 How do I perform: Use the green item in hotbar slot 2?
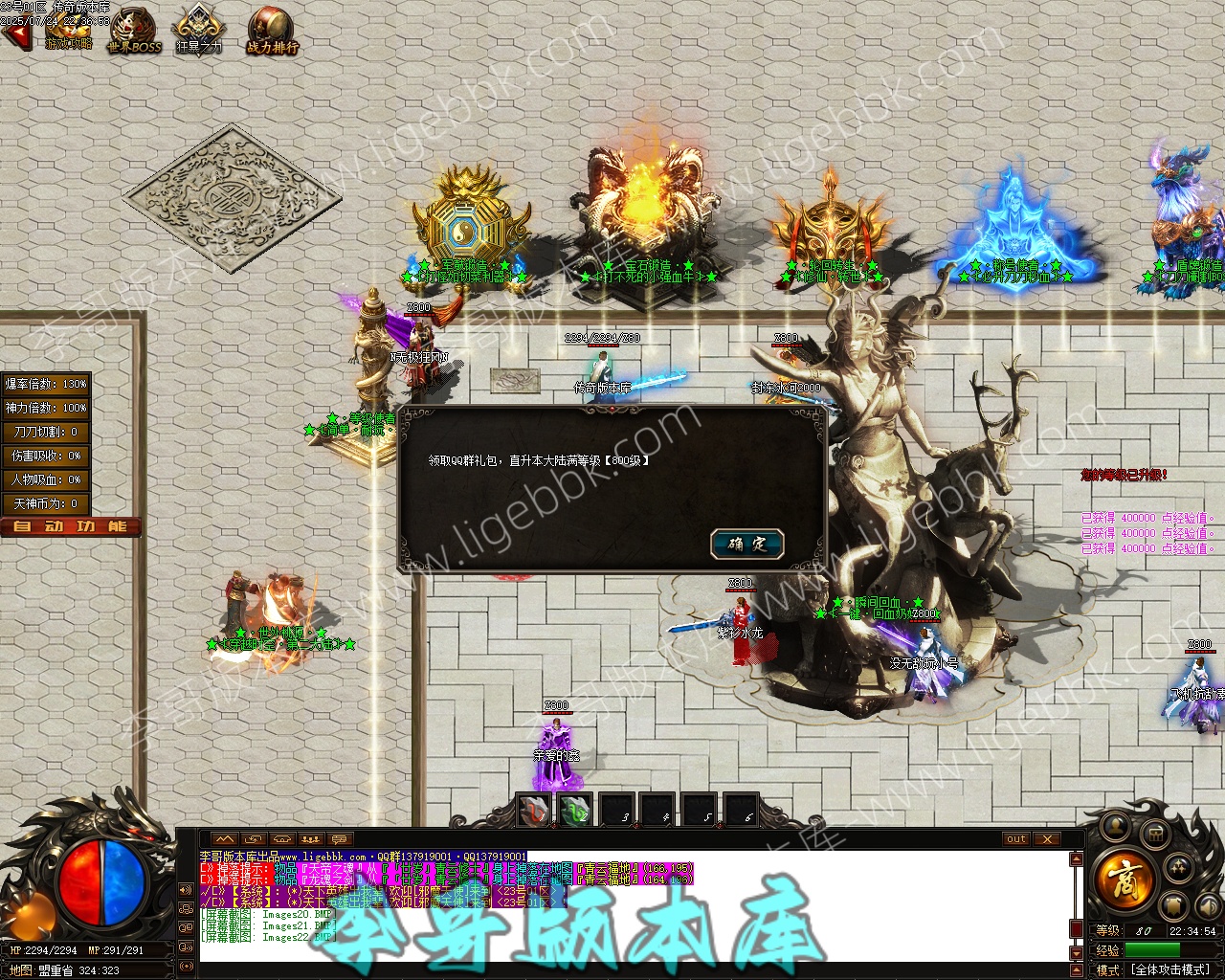pyautogui.click(x=576, y=812)
